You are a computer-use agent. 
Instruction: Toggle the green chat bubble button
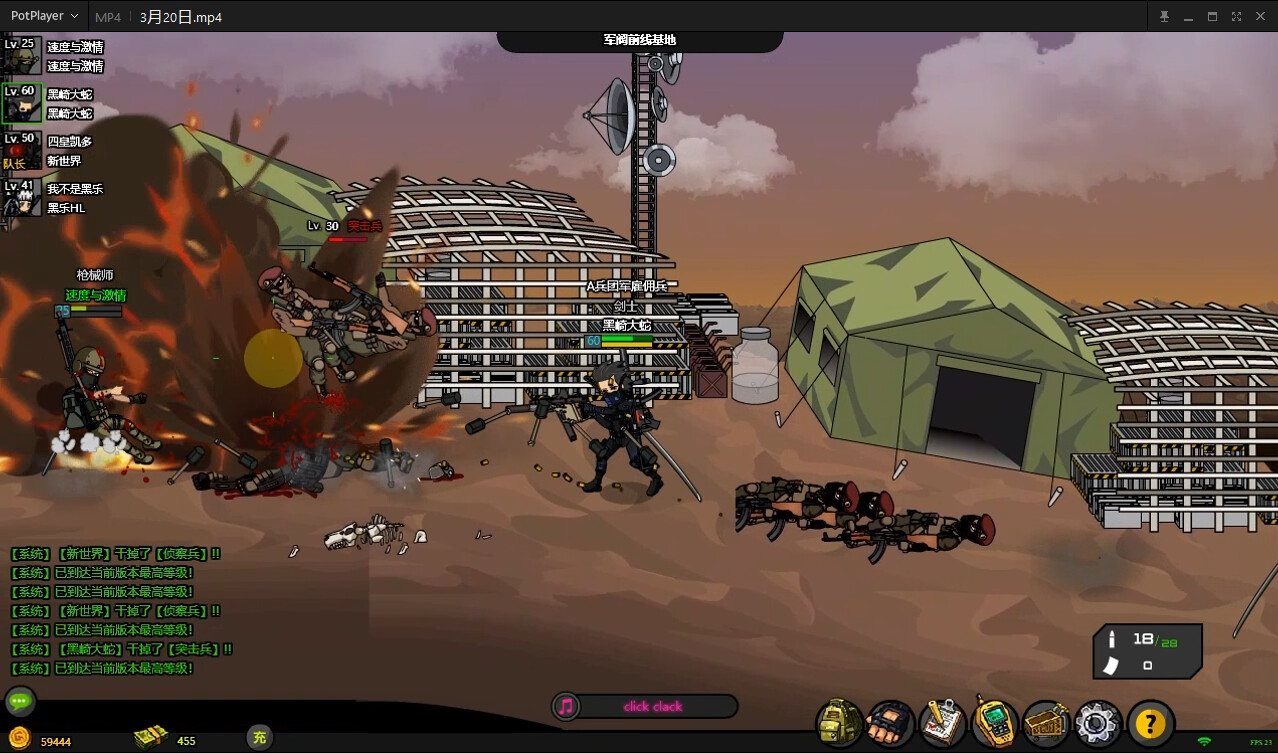[20, 701]
